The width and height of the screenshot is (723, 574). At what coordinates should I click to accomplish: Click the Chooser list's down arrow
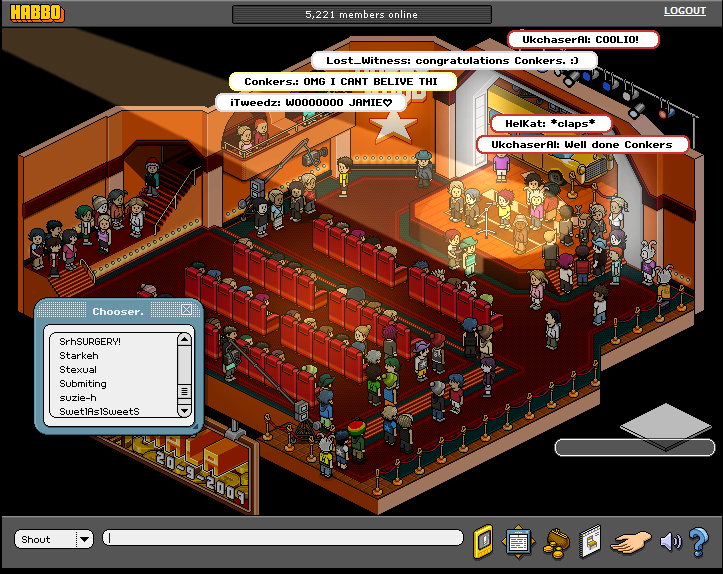[x=184, y=410]
